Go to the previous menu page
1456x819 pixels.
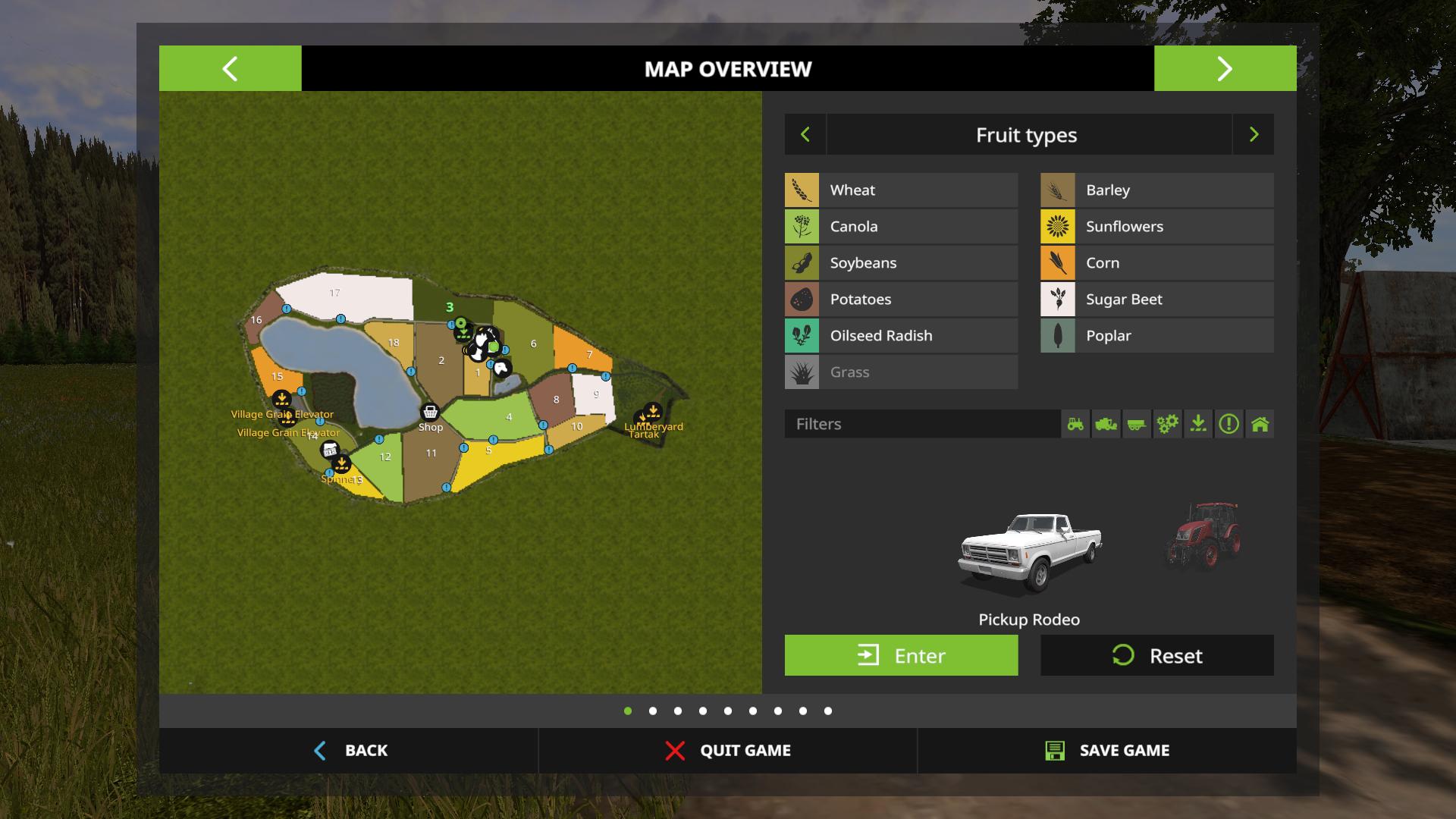(230, 68)
